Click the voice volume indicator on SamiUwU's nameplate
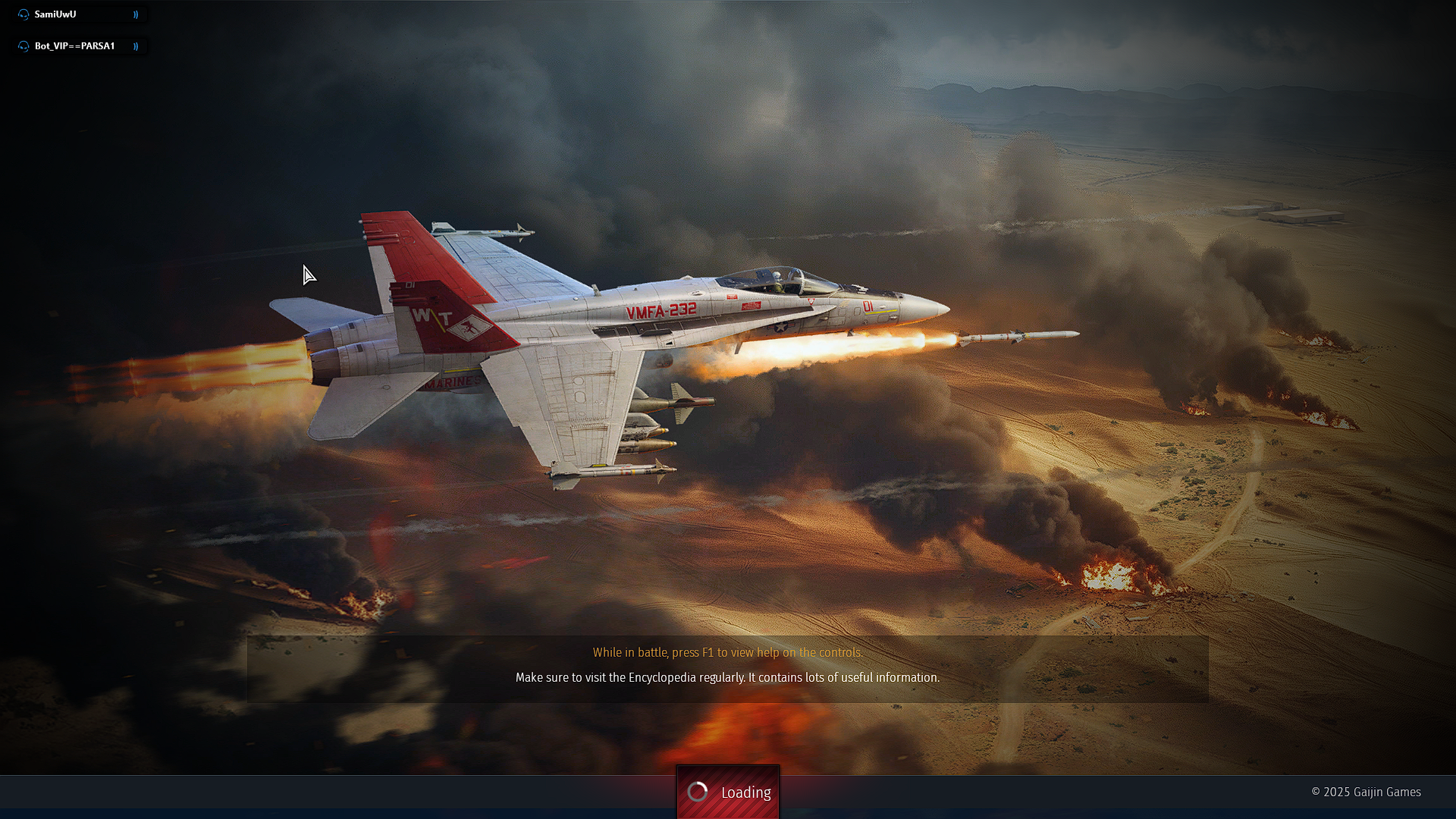The height and width of the screenshot is (819, 1456). [135, 13]
